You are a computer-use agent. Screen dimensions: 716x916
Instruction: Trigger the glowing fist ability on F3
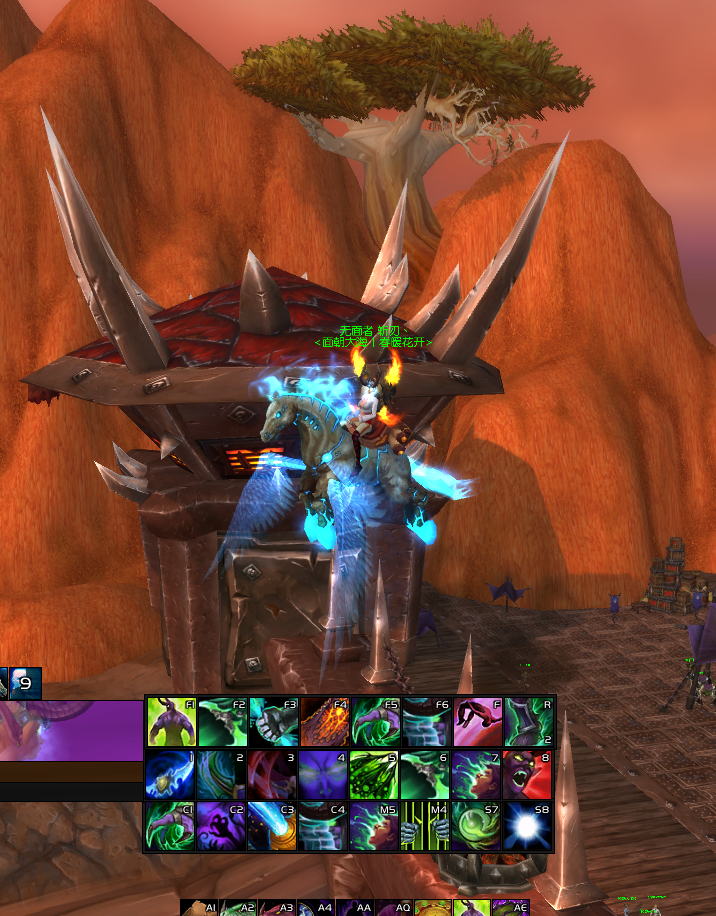click(x=274, y=722)
